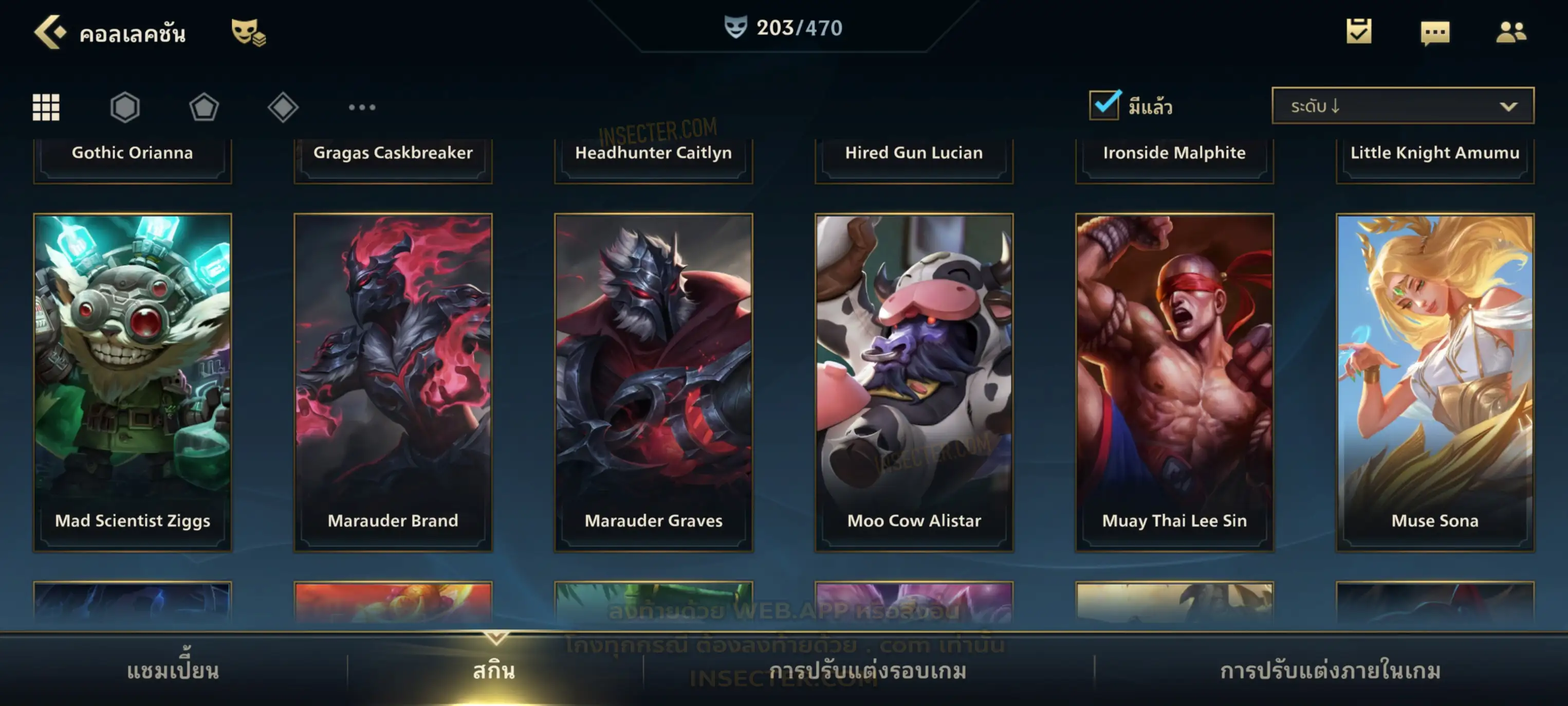1568x706 pixels.
Task: Switch to the การปรับแต่งภายในเกม tab
Action: [x=1330, y=671]
